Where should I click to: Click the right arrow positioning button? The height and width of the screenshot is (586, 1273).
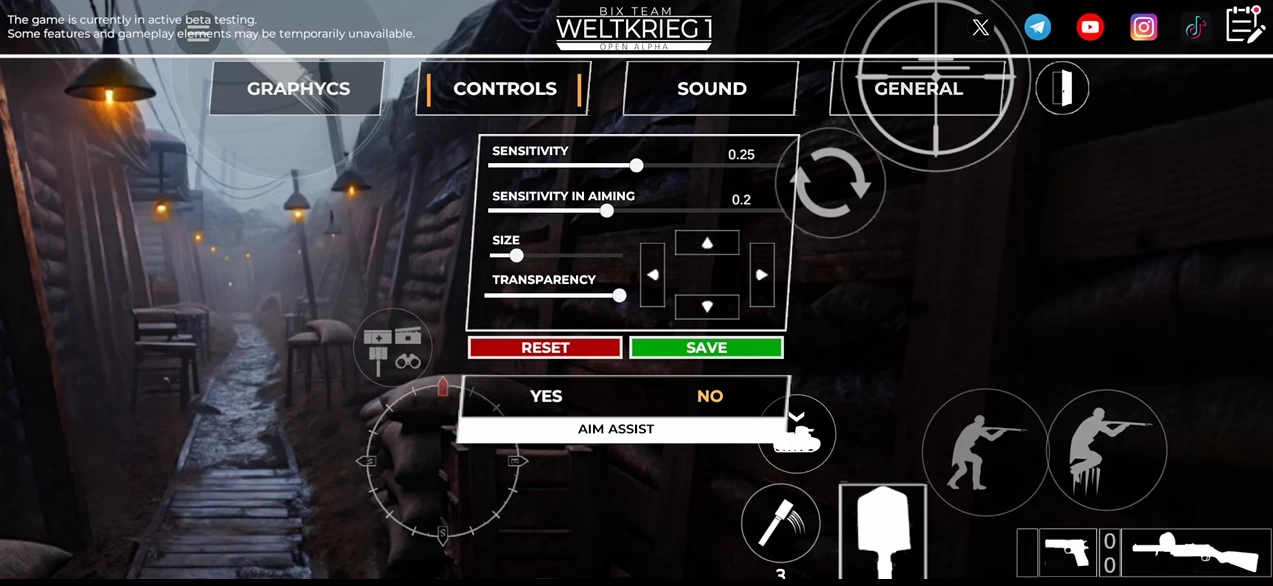762,275
